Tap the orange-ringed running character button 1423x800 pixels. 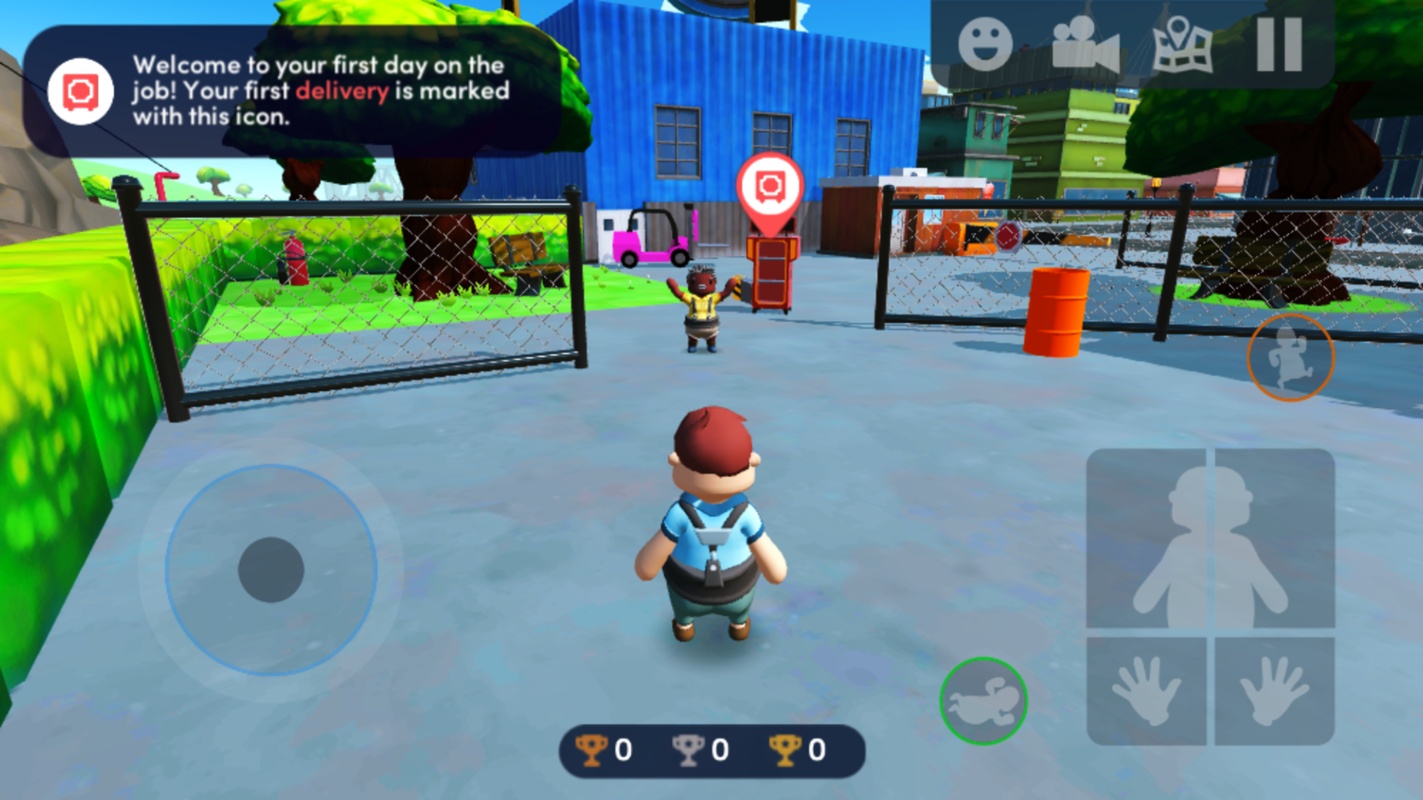pos(1290,357)
